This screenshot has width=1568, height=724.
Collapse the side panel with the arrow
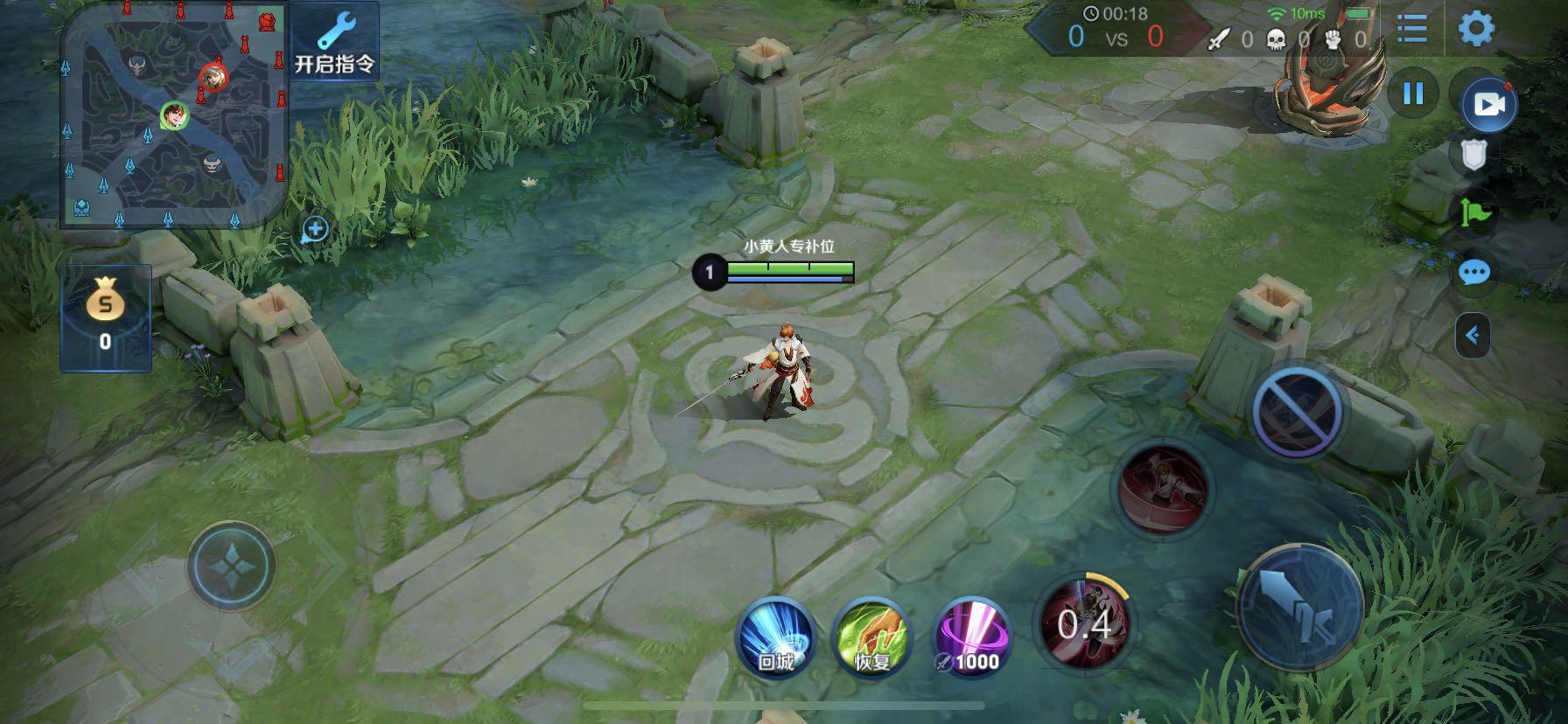pyautogui.click(x=1473, y=335)
